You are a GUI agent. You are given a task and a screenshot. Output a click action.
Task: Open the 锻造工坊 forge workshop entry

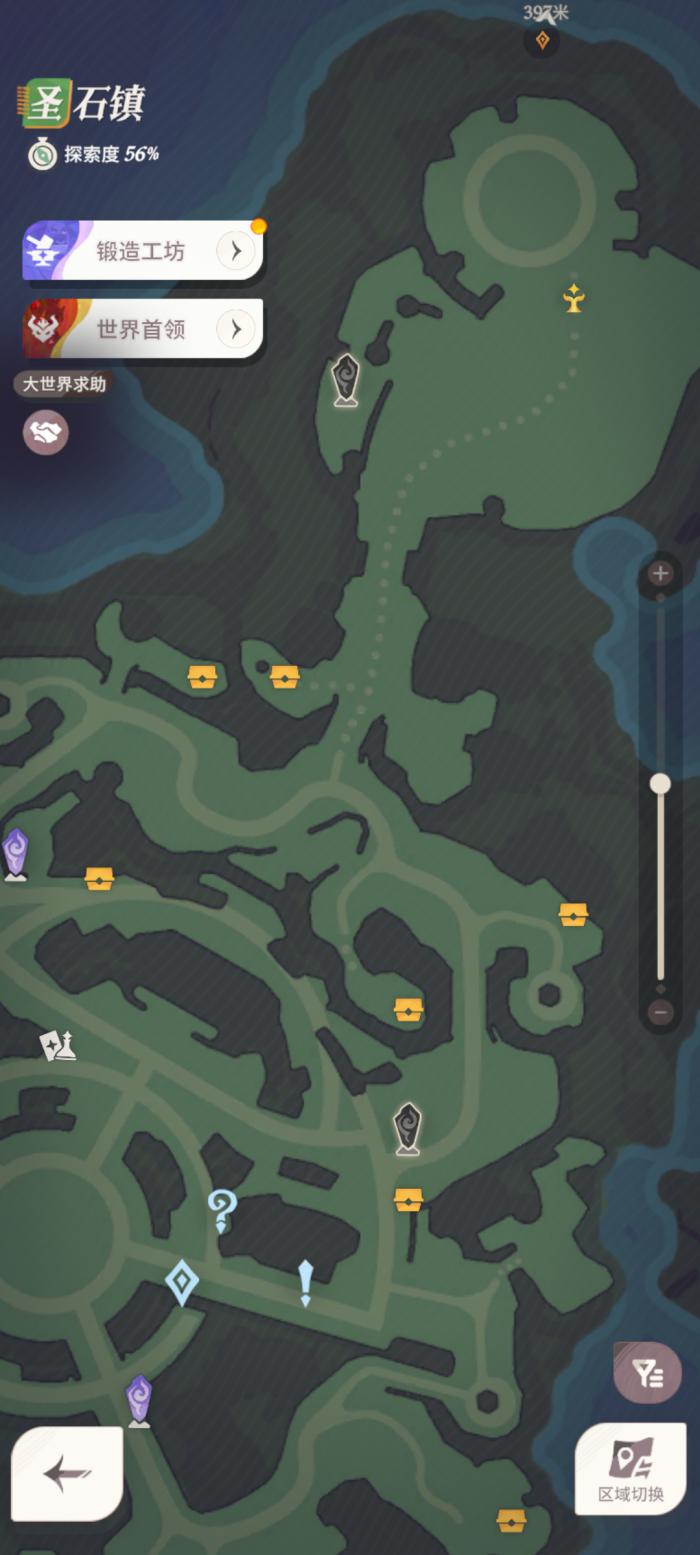pyautogui.click(x=143, y=251)
